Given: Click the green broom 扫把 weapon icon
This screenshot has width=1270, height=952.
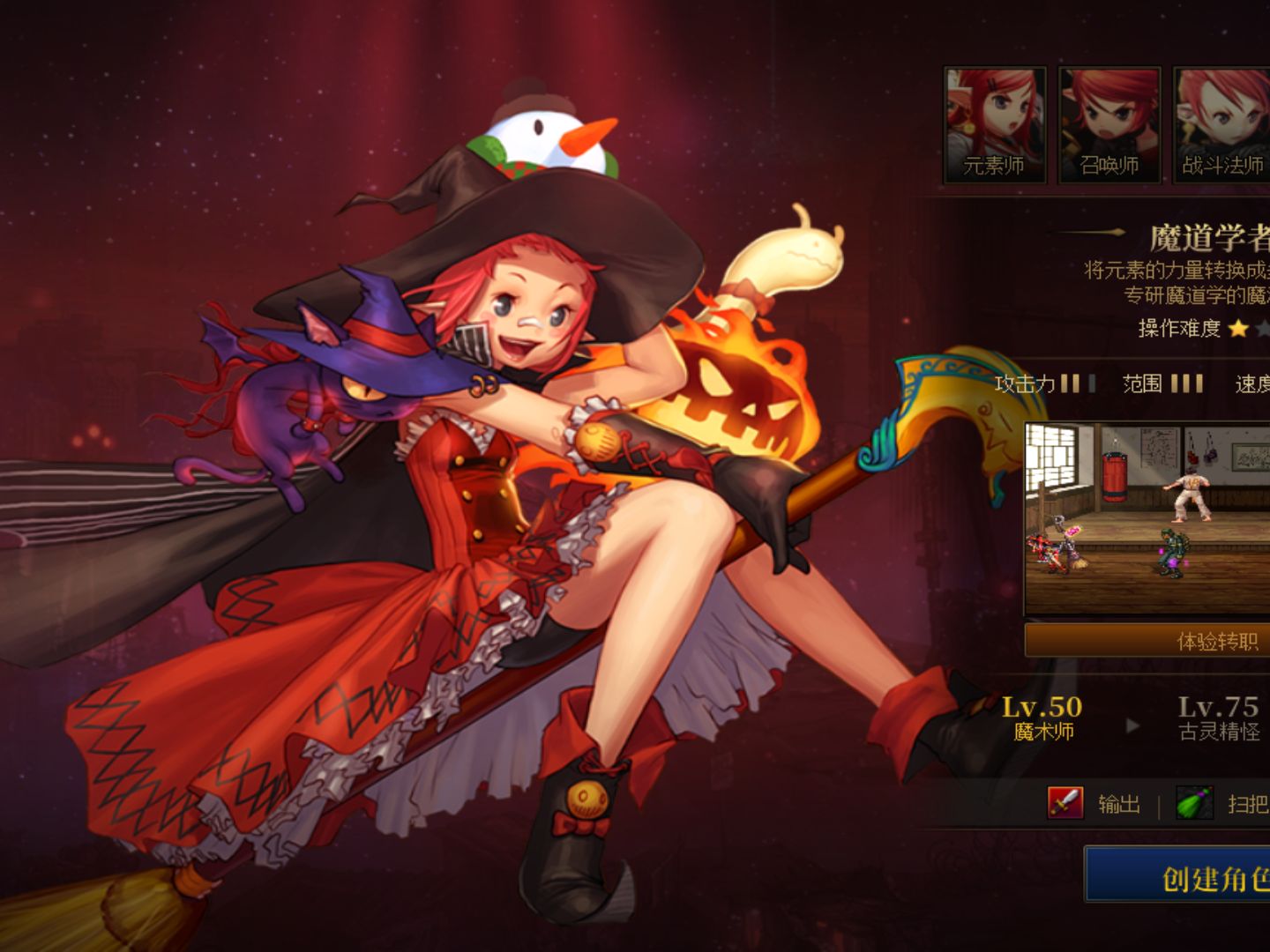Looking at the screenshot, I should (1192, 800).
